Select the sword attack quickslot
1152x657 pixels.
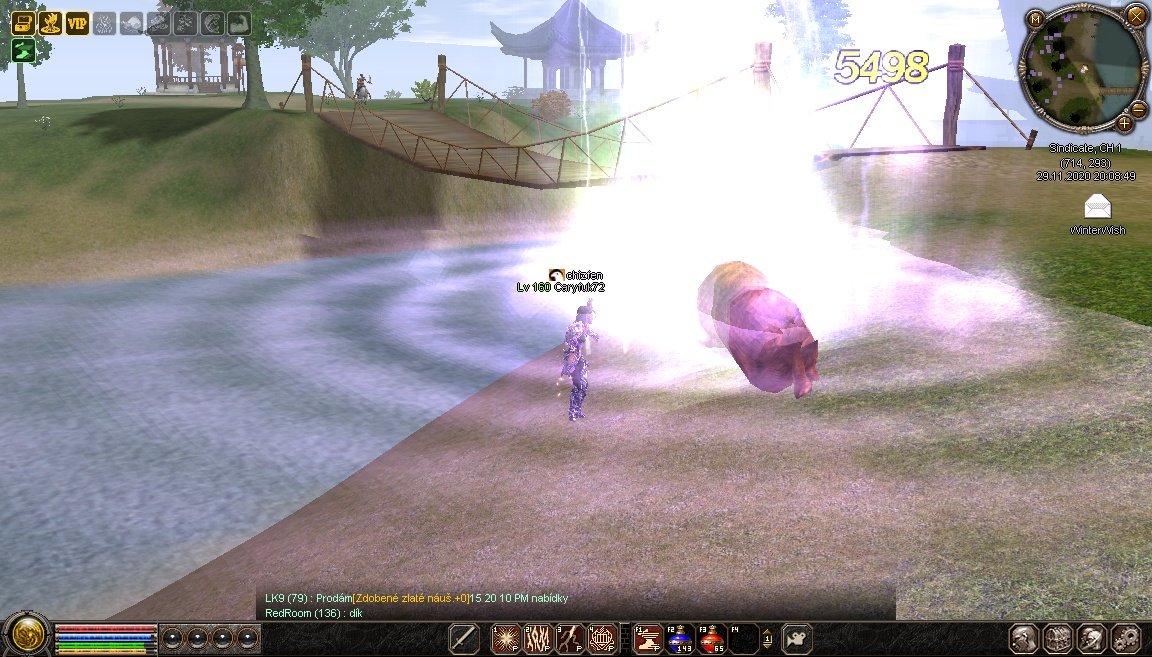click(x=464, y=638)
